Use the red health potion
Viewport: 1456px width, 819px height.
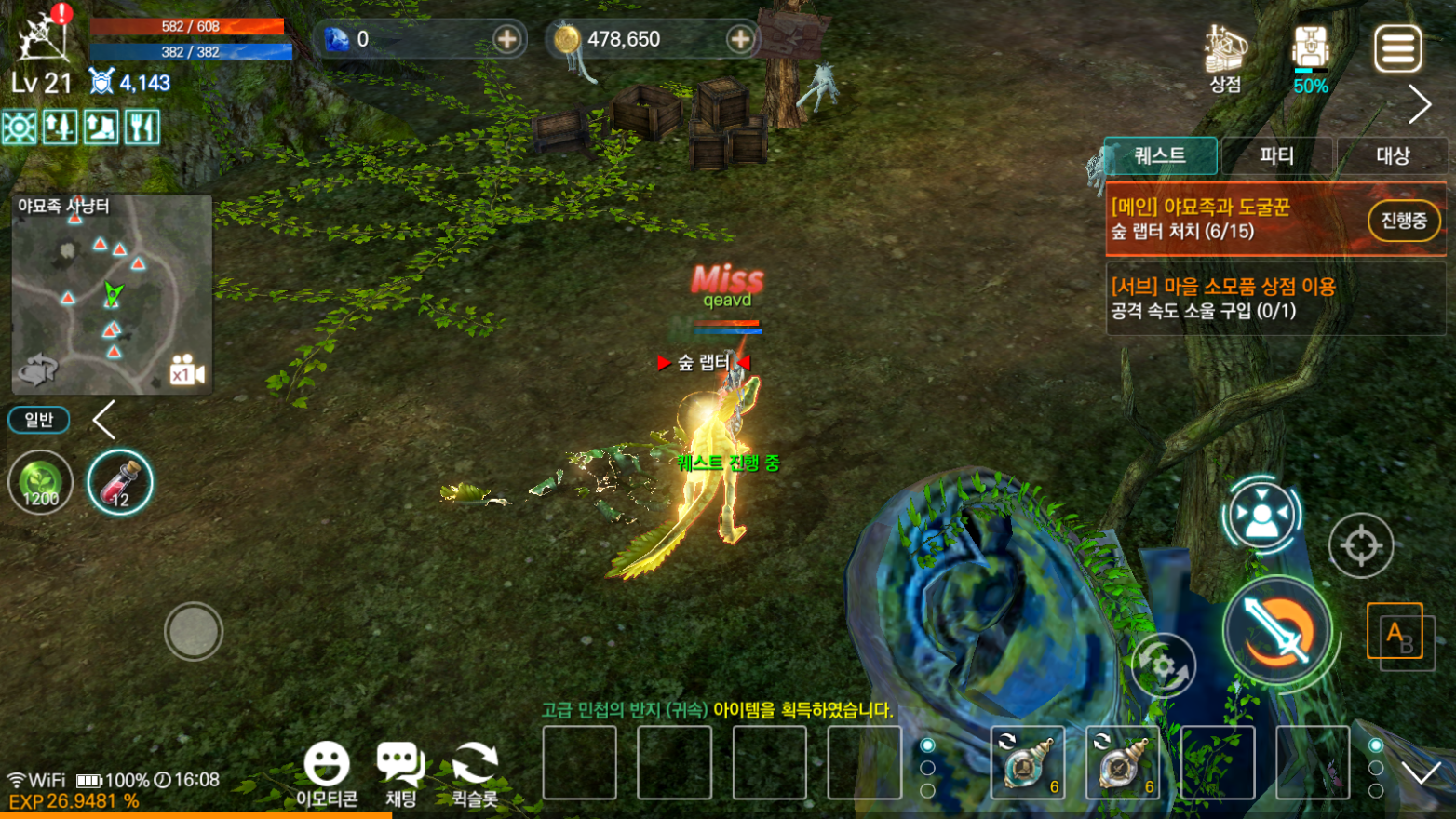(x=120, y=483)
